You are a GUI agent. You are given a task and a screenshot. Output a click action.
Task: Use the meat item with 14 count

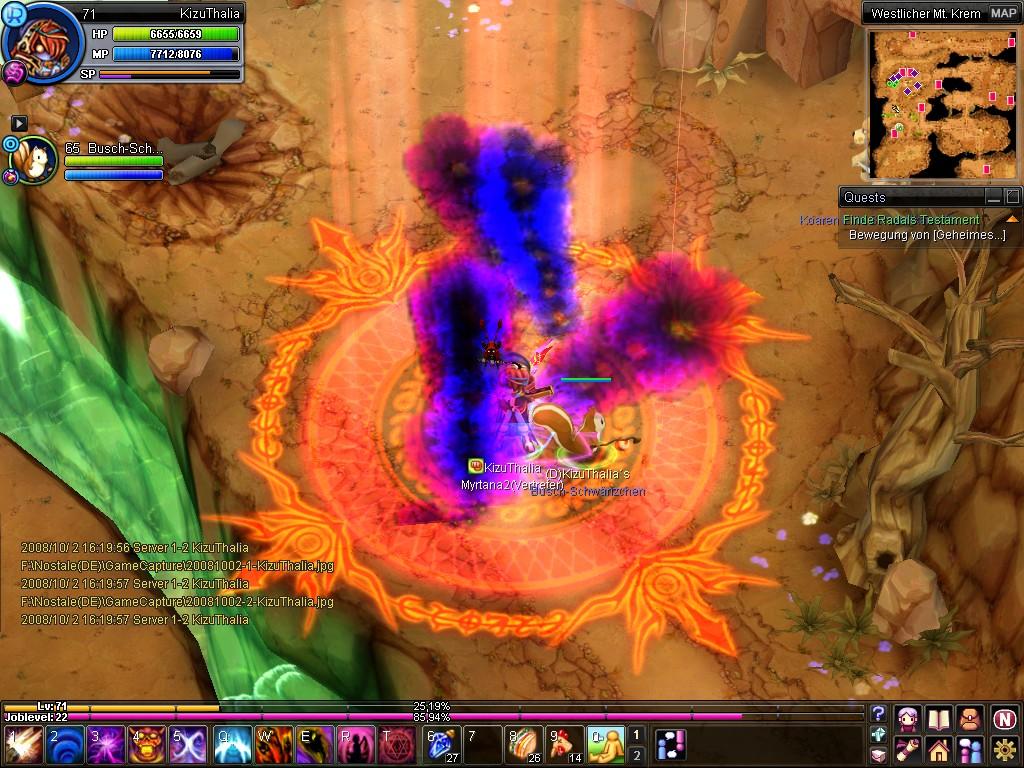565,746
